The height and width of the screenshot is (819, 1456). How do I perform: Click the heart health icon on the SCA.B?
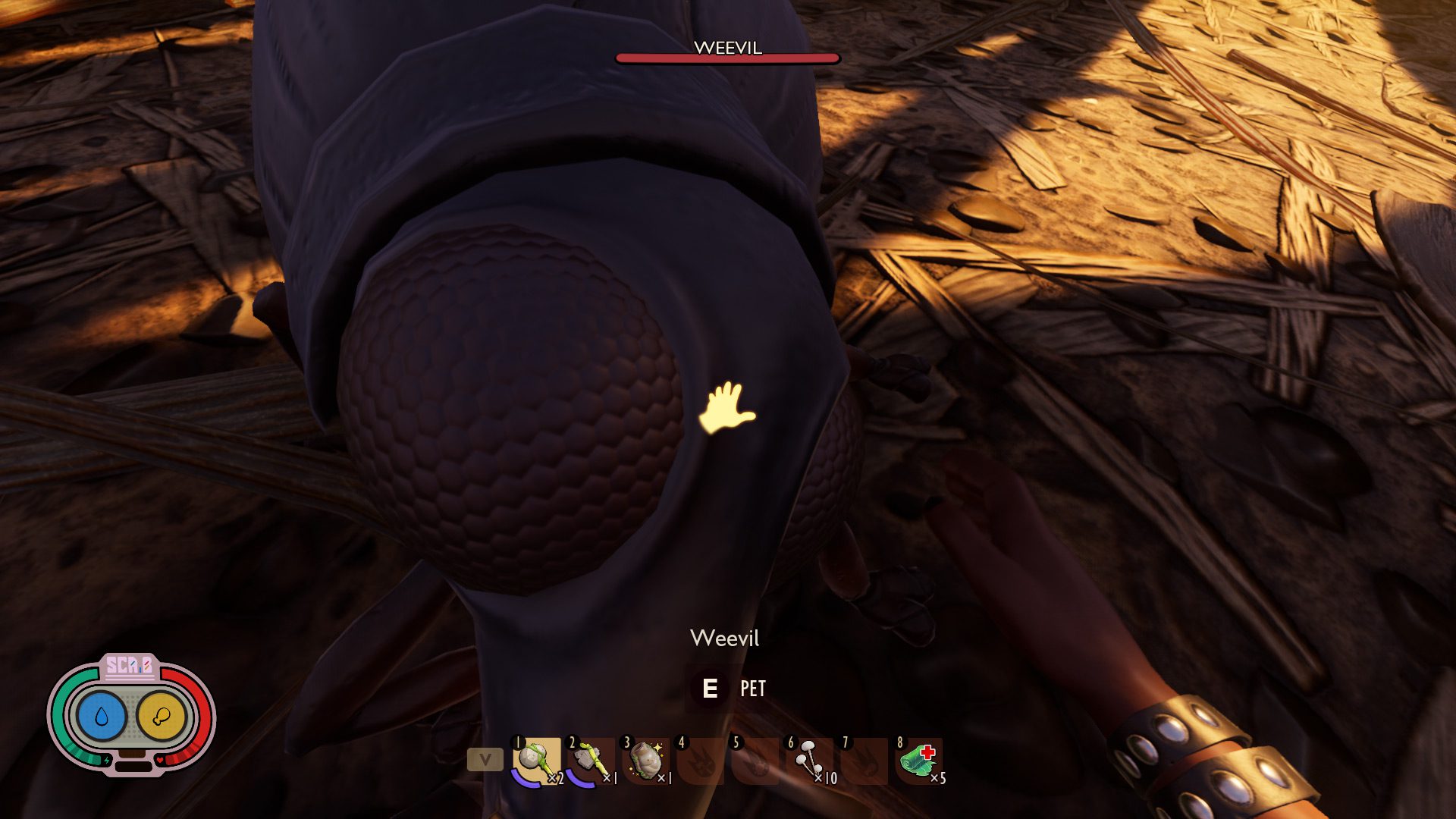tap(160, 759)
